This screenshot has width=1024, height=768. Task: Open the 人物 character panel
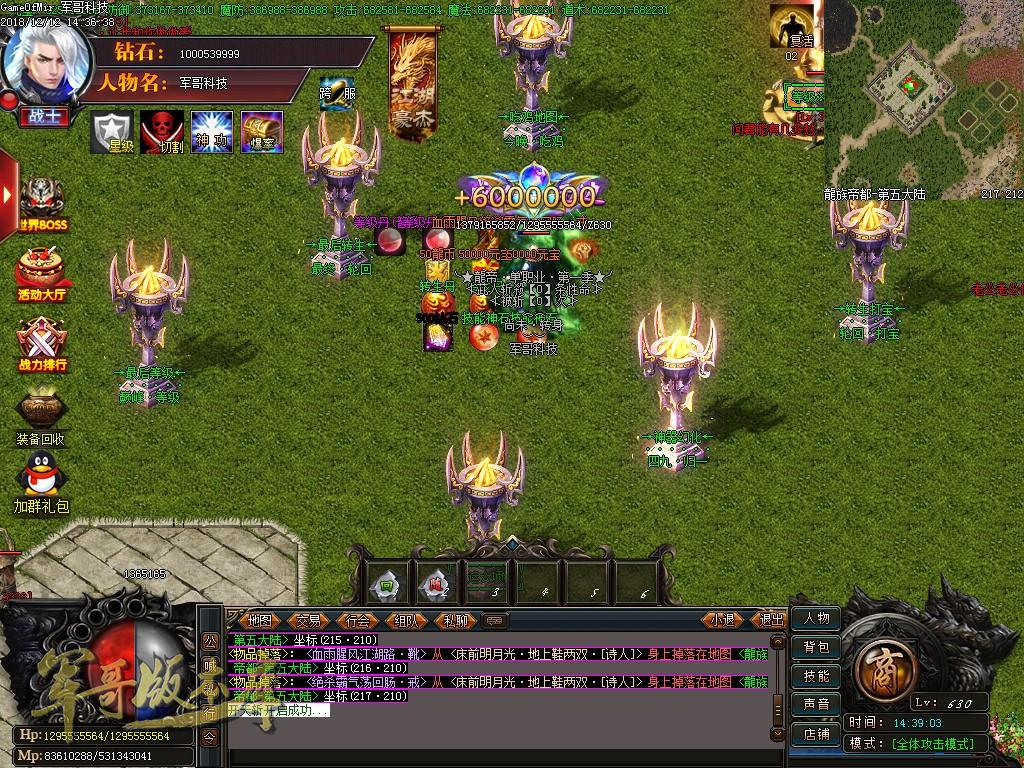click(x=816, y=619)
